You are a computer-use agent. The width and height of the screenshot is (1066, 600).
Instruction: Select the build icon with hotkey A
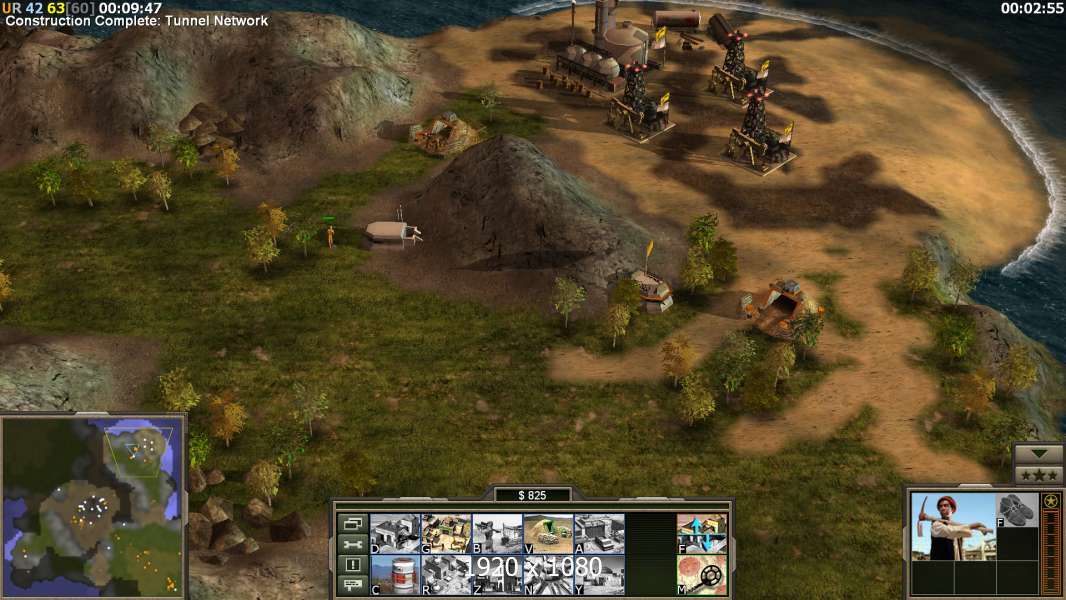[599, 533]
